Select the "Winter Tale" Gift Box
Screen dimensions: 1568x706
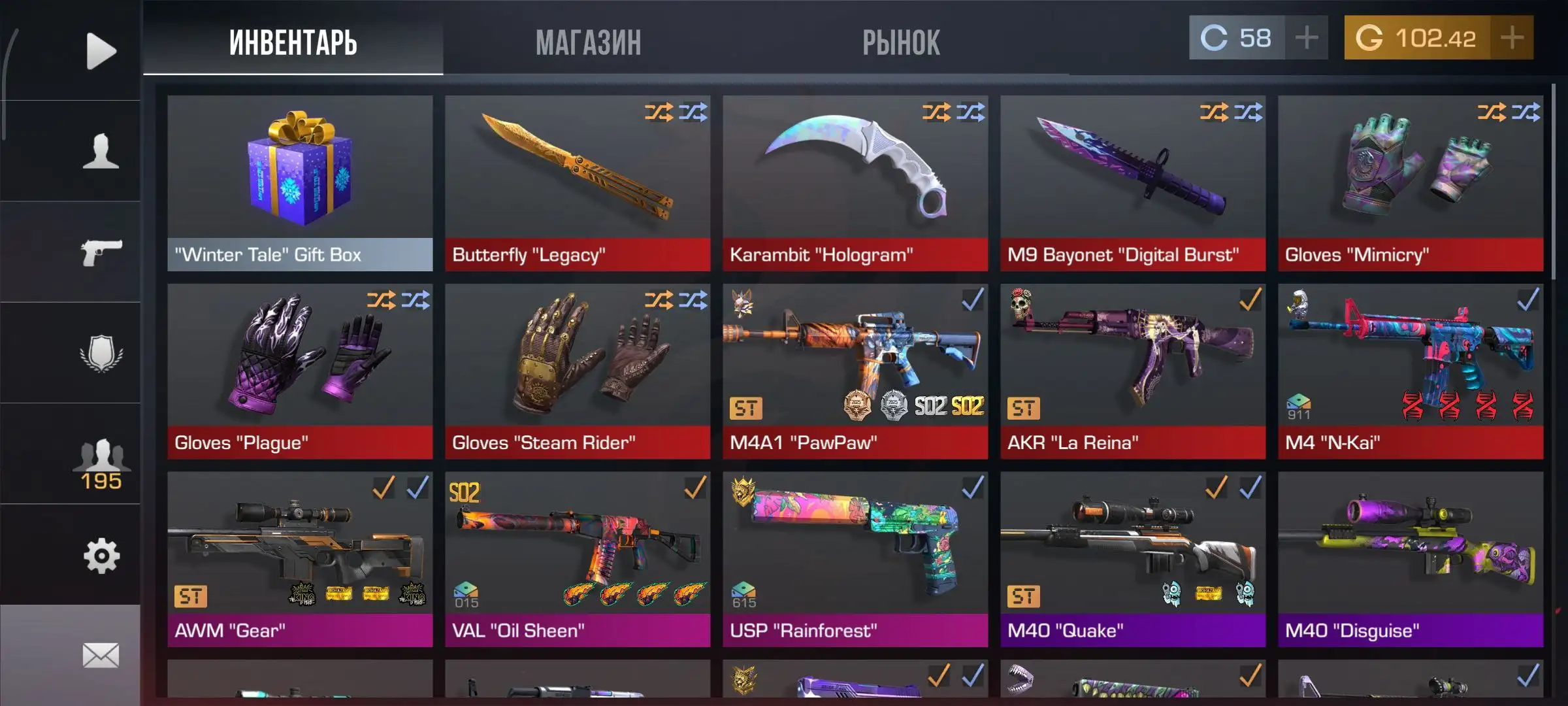300,183
